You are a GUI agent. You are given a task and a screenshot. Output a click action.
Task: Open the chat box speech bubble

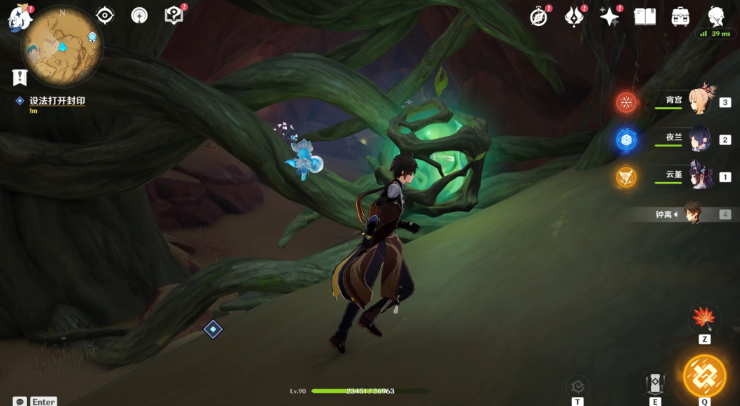tap(20, 401)
